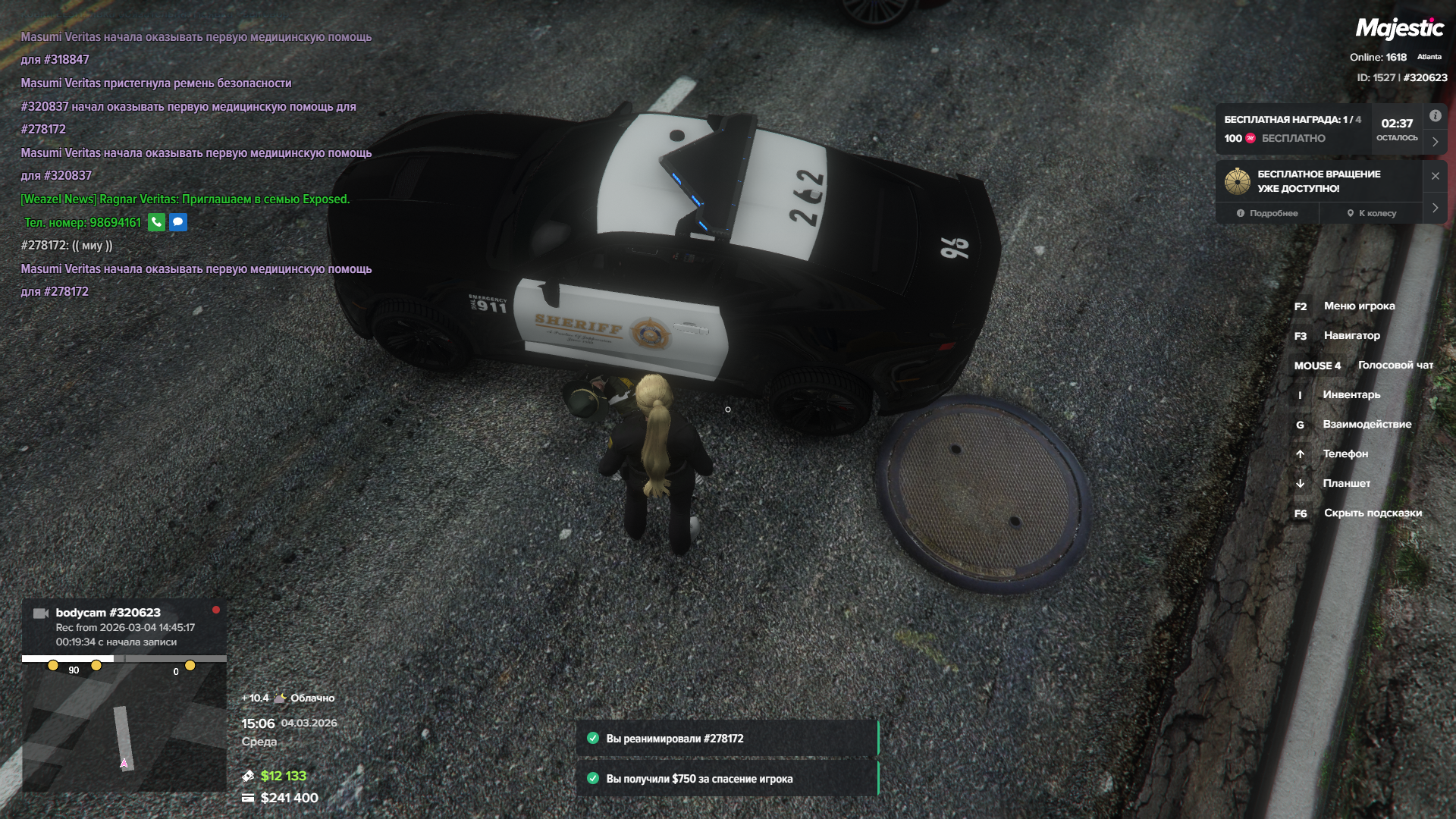Message the advertiser via the blue chat icon
1456x819 pixels.
pos(178,222)
